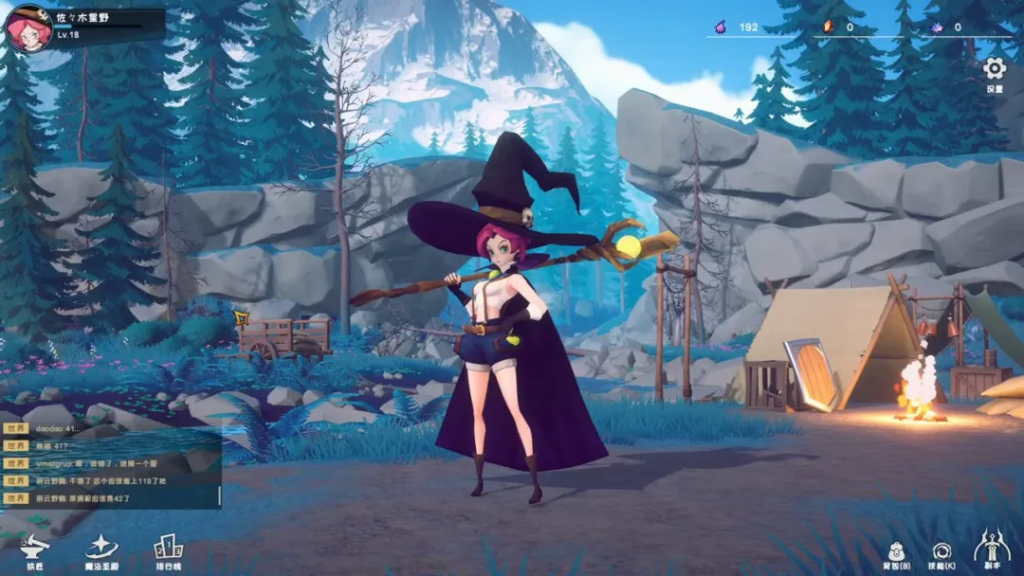Click the player avatar portrait

[x=28, y=28]
